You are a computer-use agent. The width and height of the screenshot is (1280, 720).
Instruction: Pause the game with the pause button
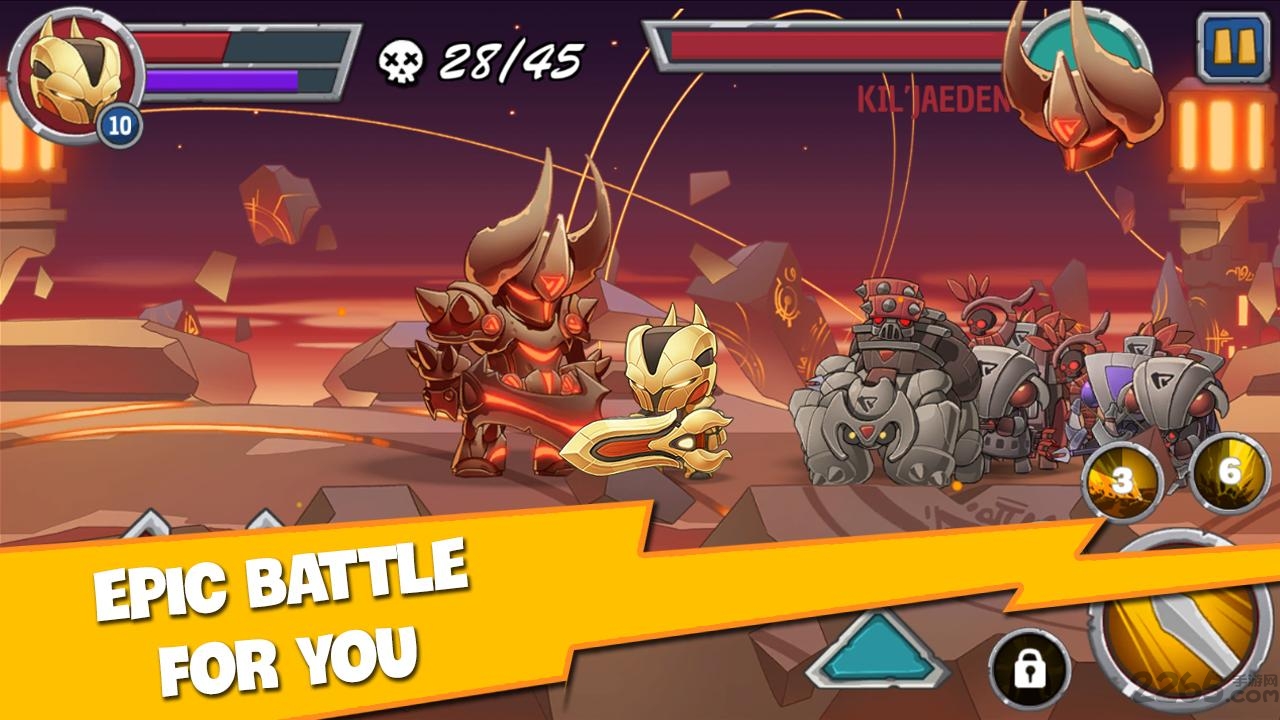[x=1233, y=47]
